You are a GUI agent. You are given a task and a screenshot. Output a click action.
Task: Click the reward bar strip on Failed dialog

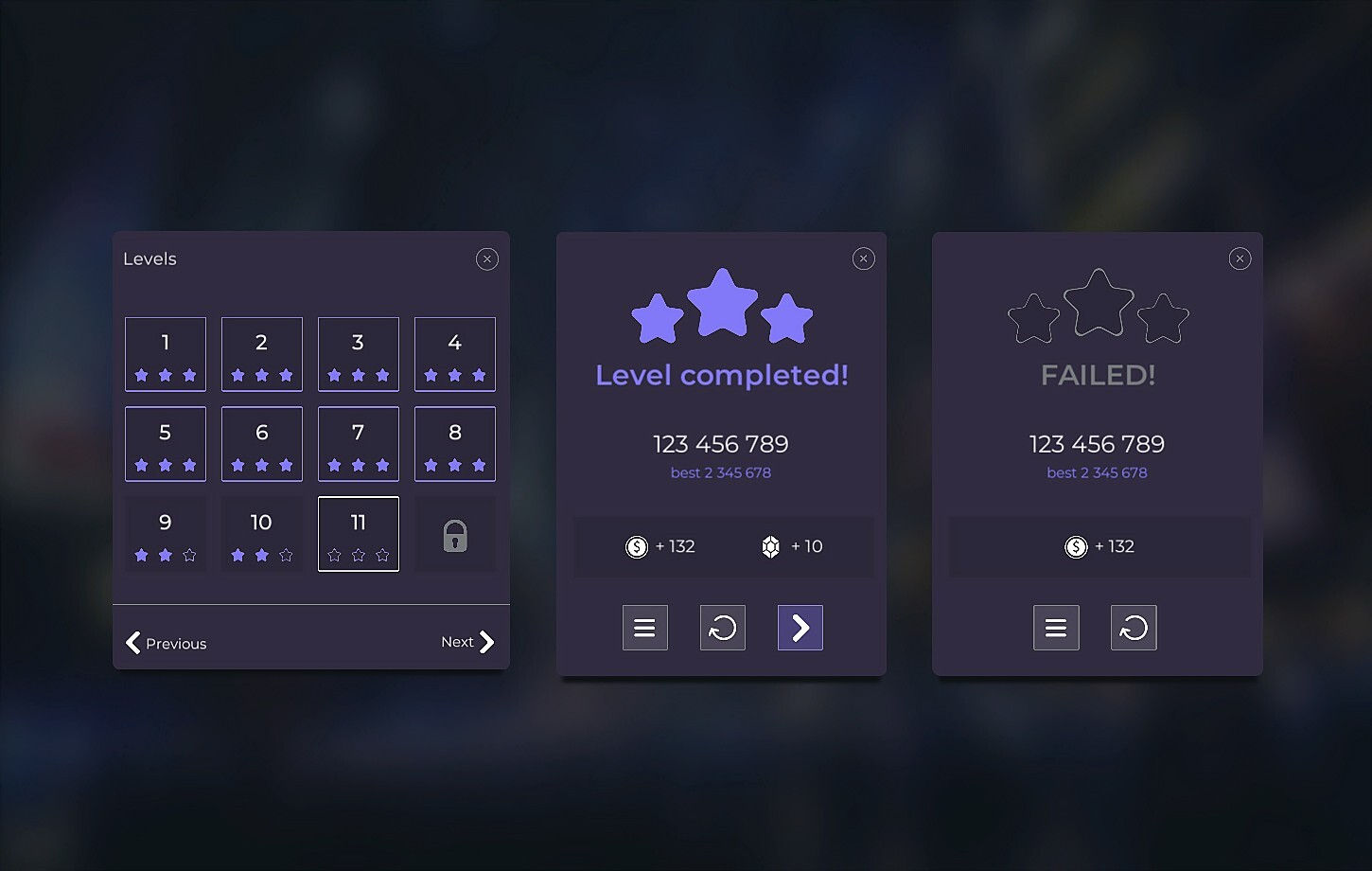click(1099, 546)
